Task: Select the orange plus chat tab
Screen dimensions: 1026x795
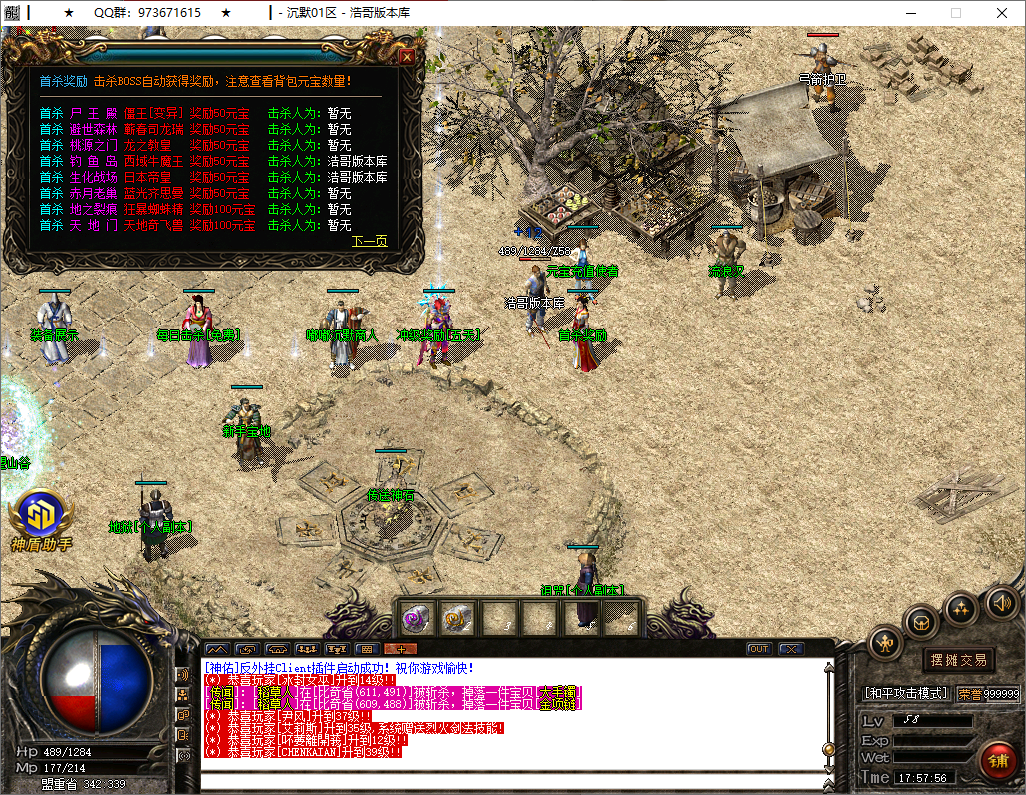Action: (x=400, y=649)
